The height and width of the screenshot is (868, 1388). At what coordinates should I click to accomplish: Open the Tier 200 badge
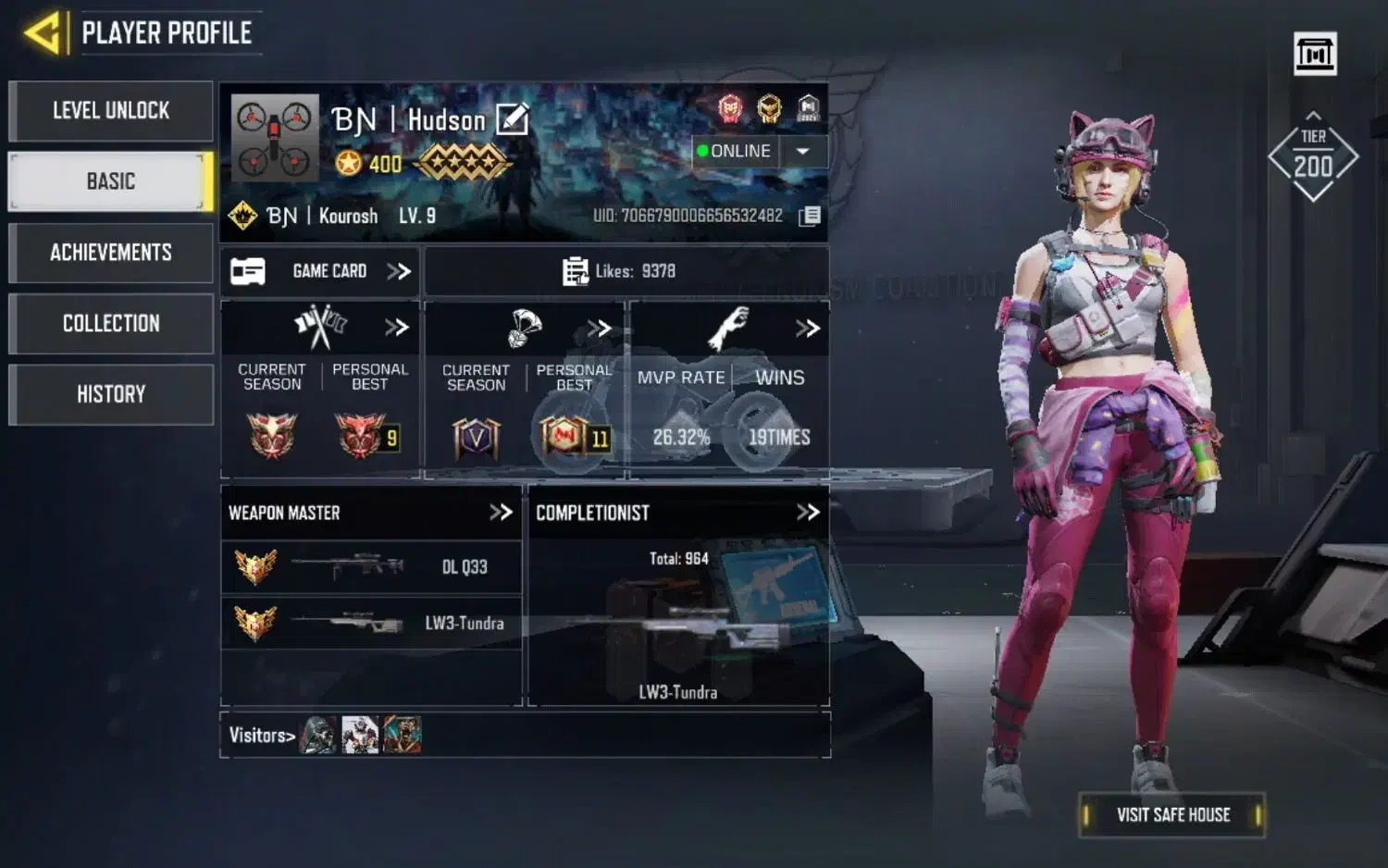click(x=1313, y=157)
